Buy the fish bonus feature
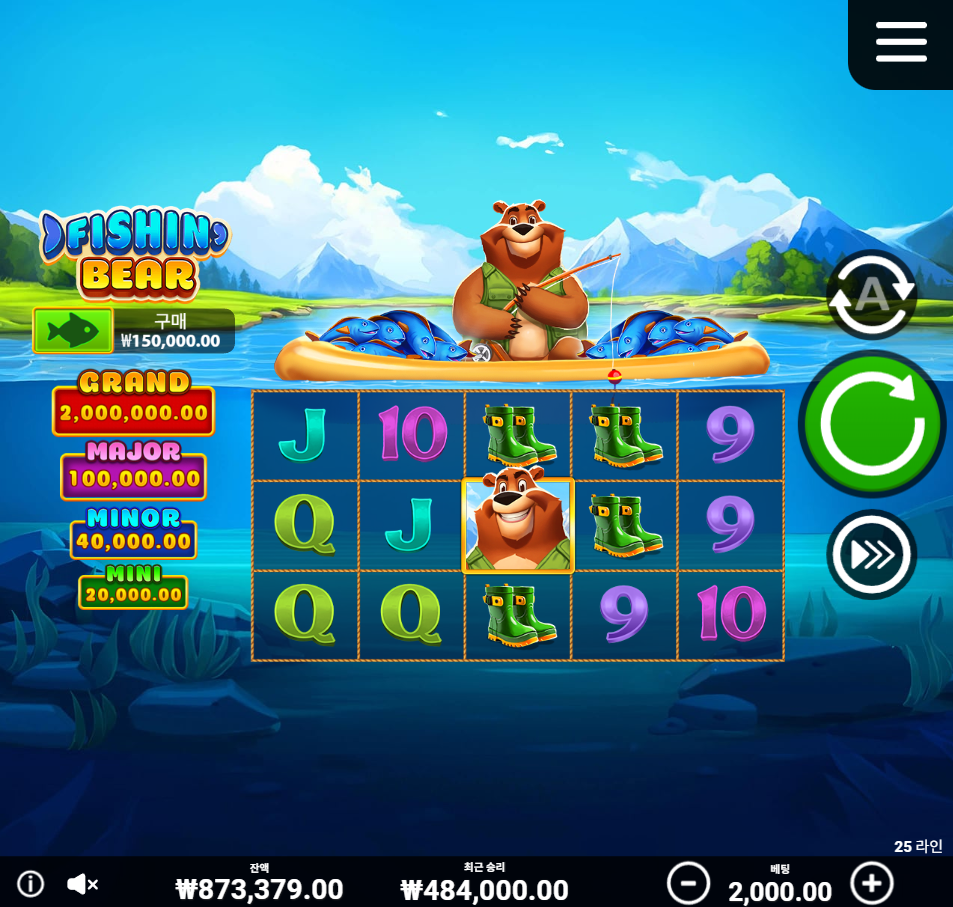The image size is (953, 907). click(73, 330)
